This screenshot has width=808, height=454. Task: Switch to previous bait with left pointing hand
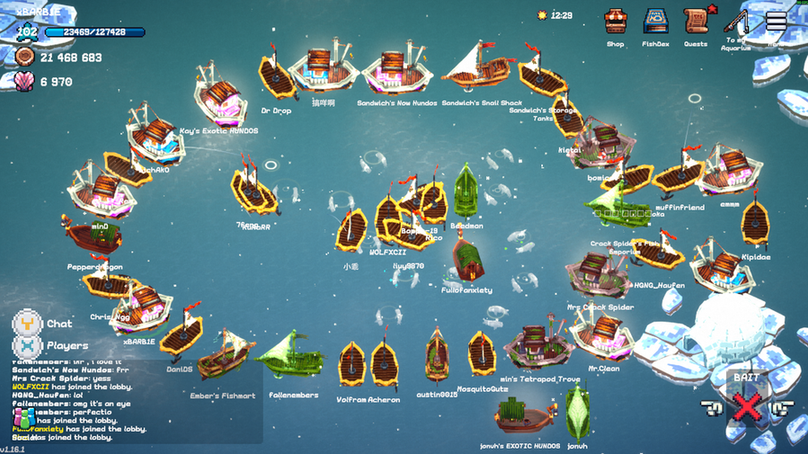712,407
